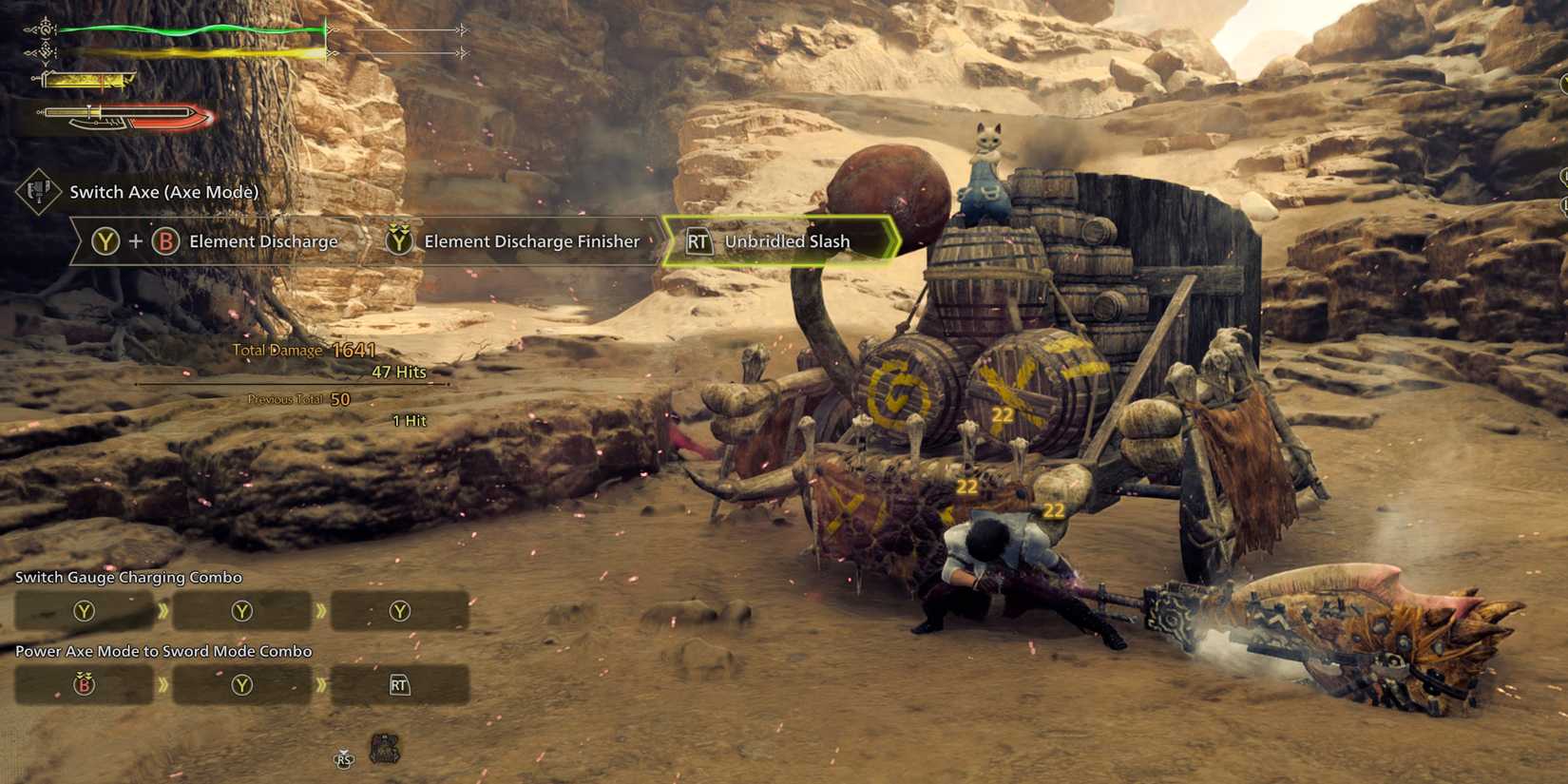Screen dimensions: 1568x784
Task: Select the Element Discharge Finisher prompt entry
Action: pos(518,241)
